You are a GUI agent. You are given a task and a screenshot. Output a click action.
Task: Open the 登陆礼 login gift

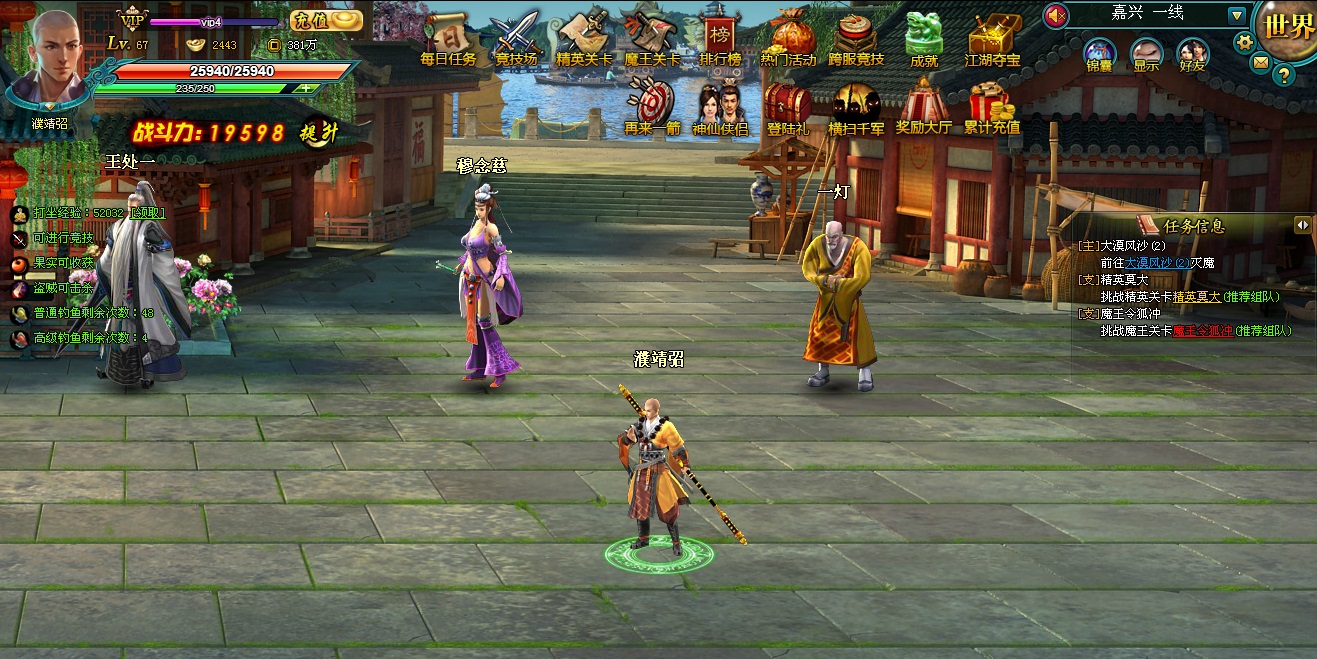[x=787, y=108]
